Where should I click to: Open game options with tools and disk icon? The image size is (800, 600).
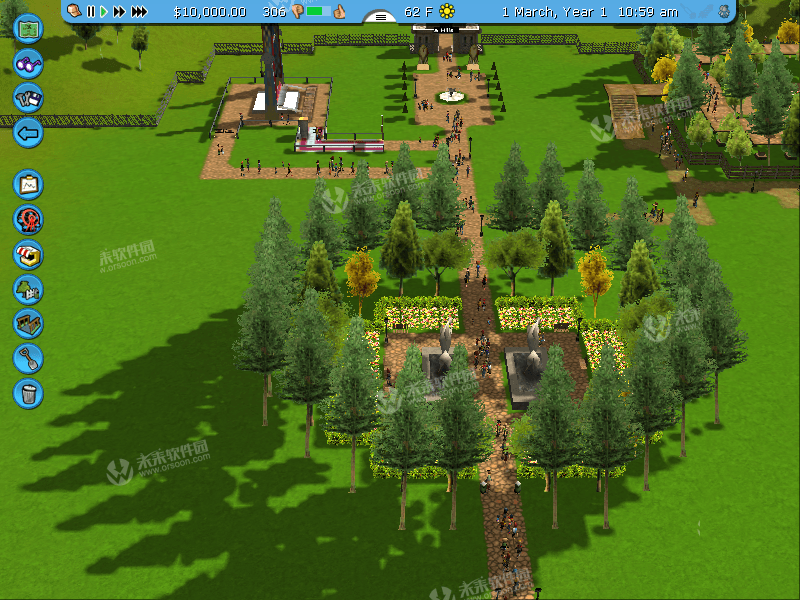[28, 97]
